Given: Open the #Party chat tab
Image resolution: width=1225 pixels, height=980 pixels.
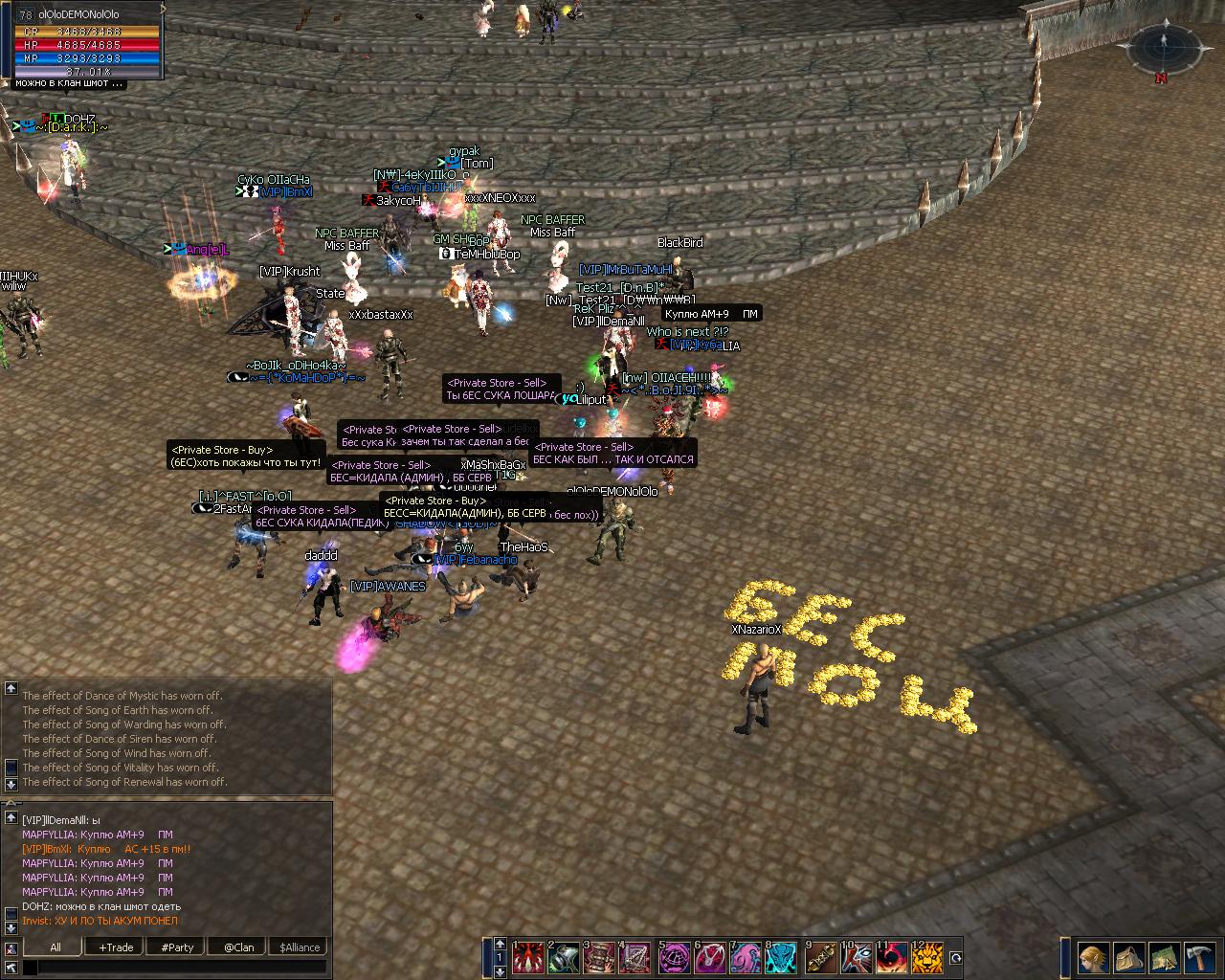Looking at the screenshot, I should 177,947.
